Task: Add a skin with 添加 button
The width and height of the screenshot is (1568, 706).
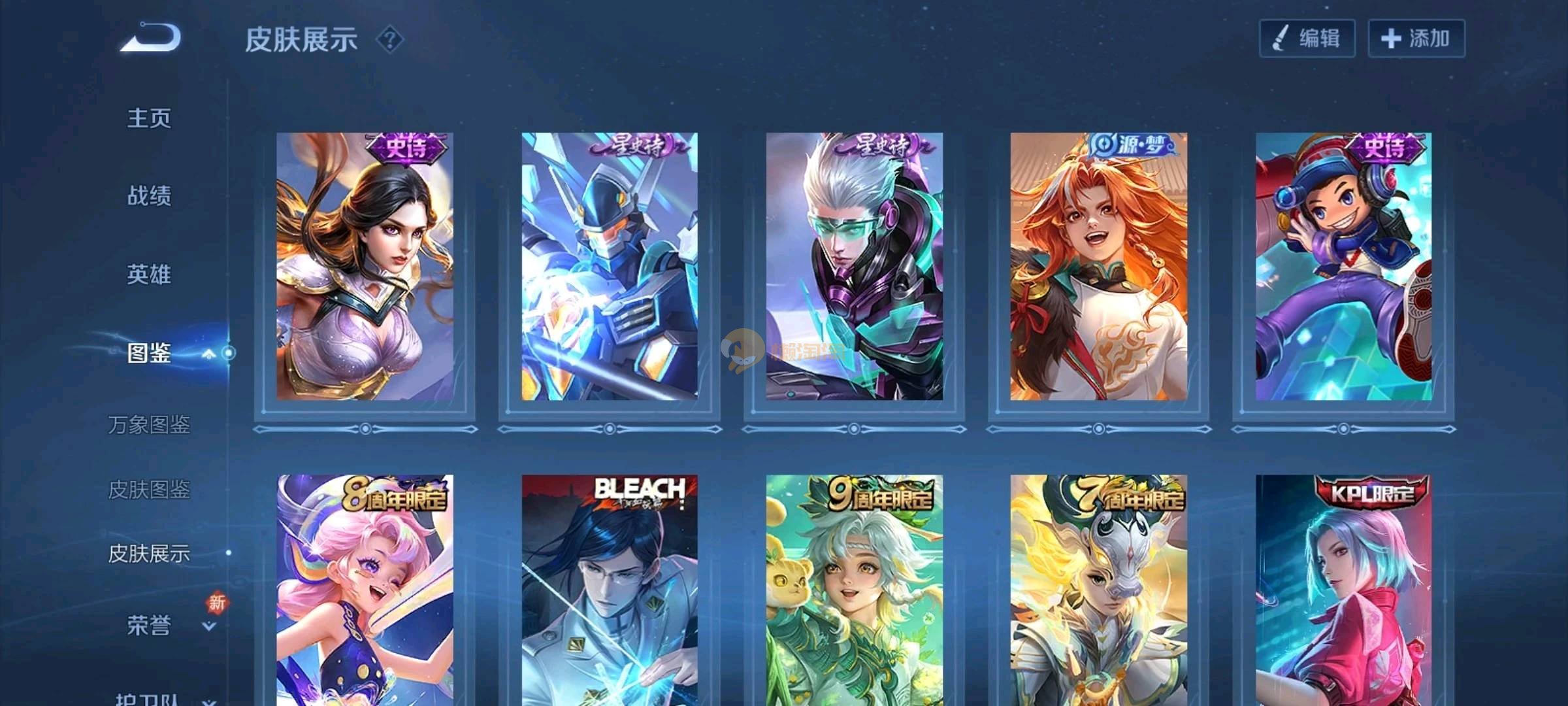Action: [x=1416, y=39]
